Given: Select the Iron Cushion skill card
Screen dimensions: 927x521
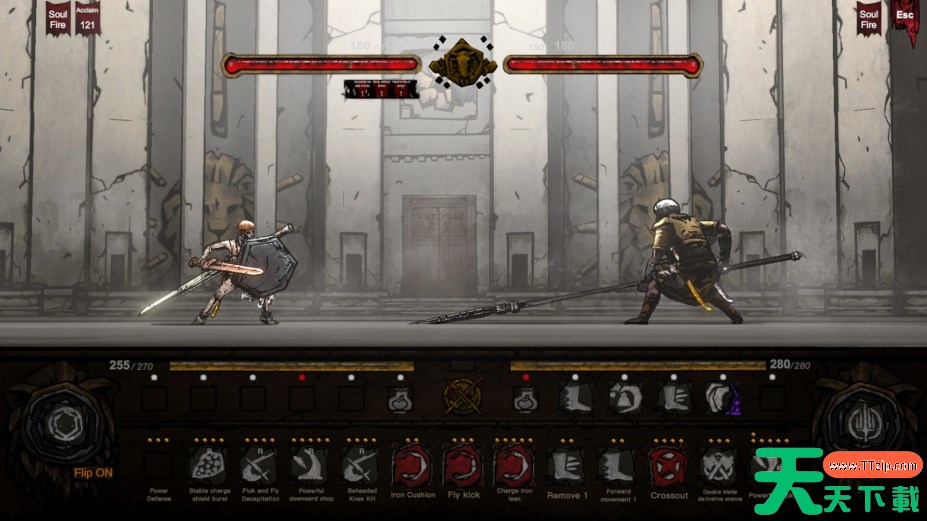Looking at the screenshot, I should 412,466.
